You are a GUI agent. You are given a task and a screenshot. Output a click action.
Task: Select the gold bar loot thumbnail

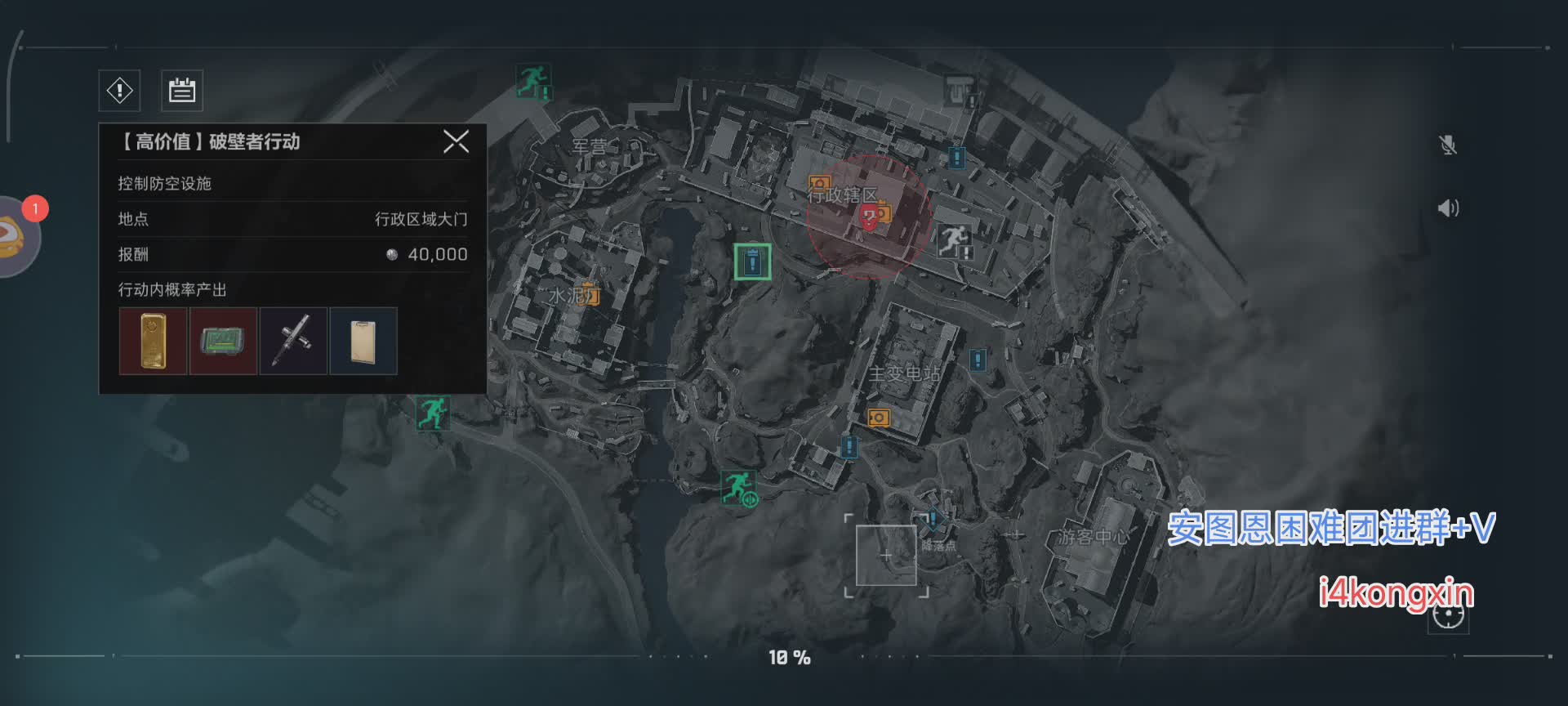click(x=153, y=341)
